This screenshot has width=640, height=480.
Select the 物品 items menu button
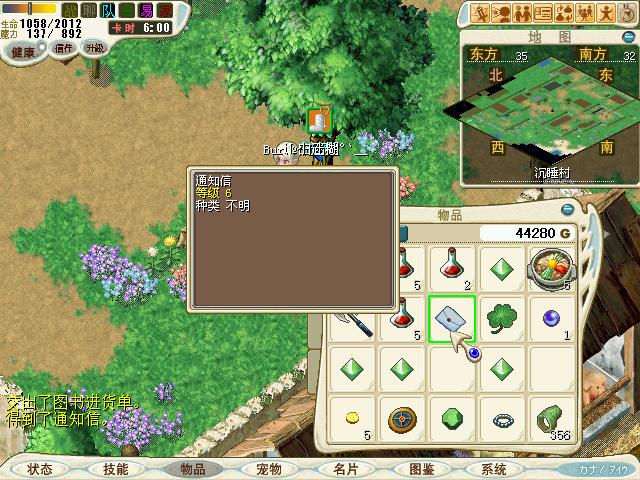pyautogui.click(x=193, y=468)
